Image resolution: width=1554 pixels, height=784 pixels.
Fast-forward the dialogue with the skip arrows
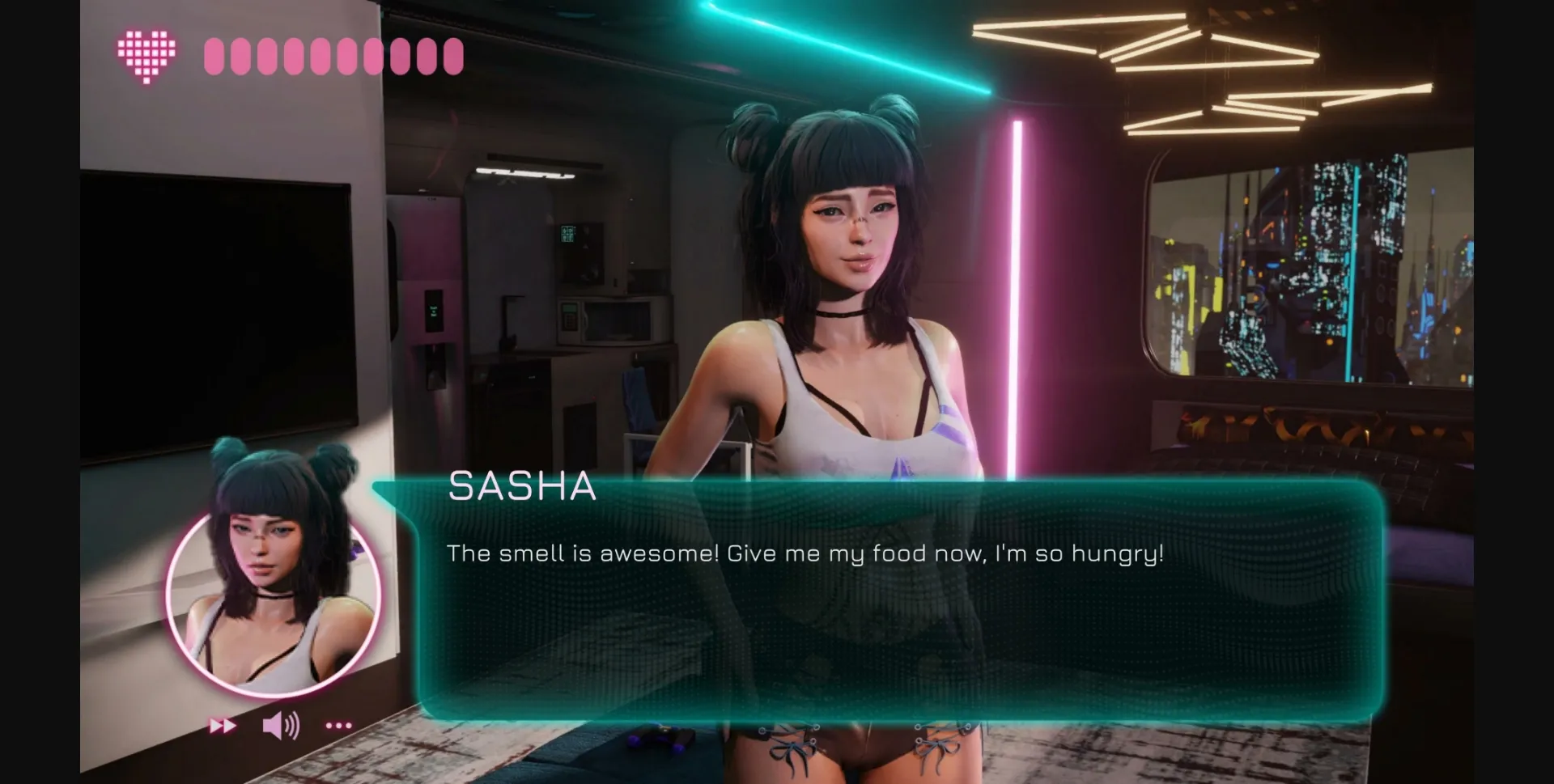tap(223, 726)
